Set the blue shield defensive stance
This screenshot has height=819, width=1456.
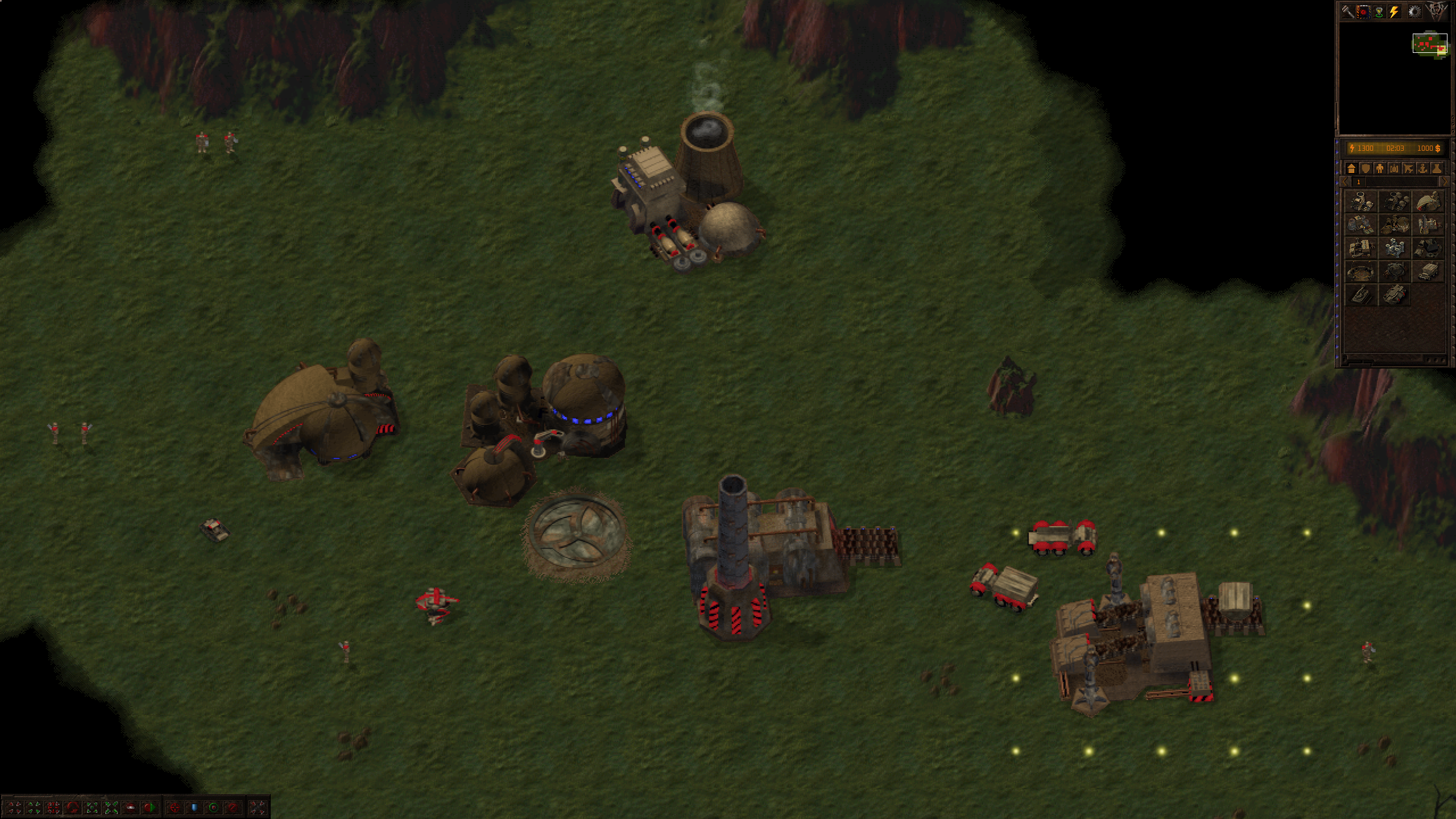point(194,808)
